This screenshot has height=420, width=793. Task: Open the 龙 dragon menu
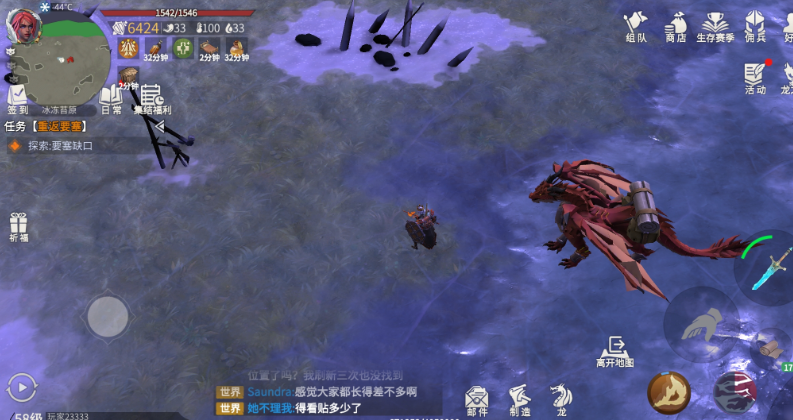[561, 398]
